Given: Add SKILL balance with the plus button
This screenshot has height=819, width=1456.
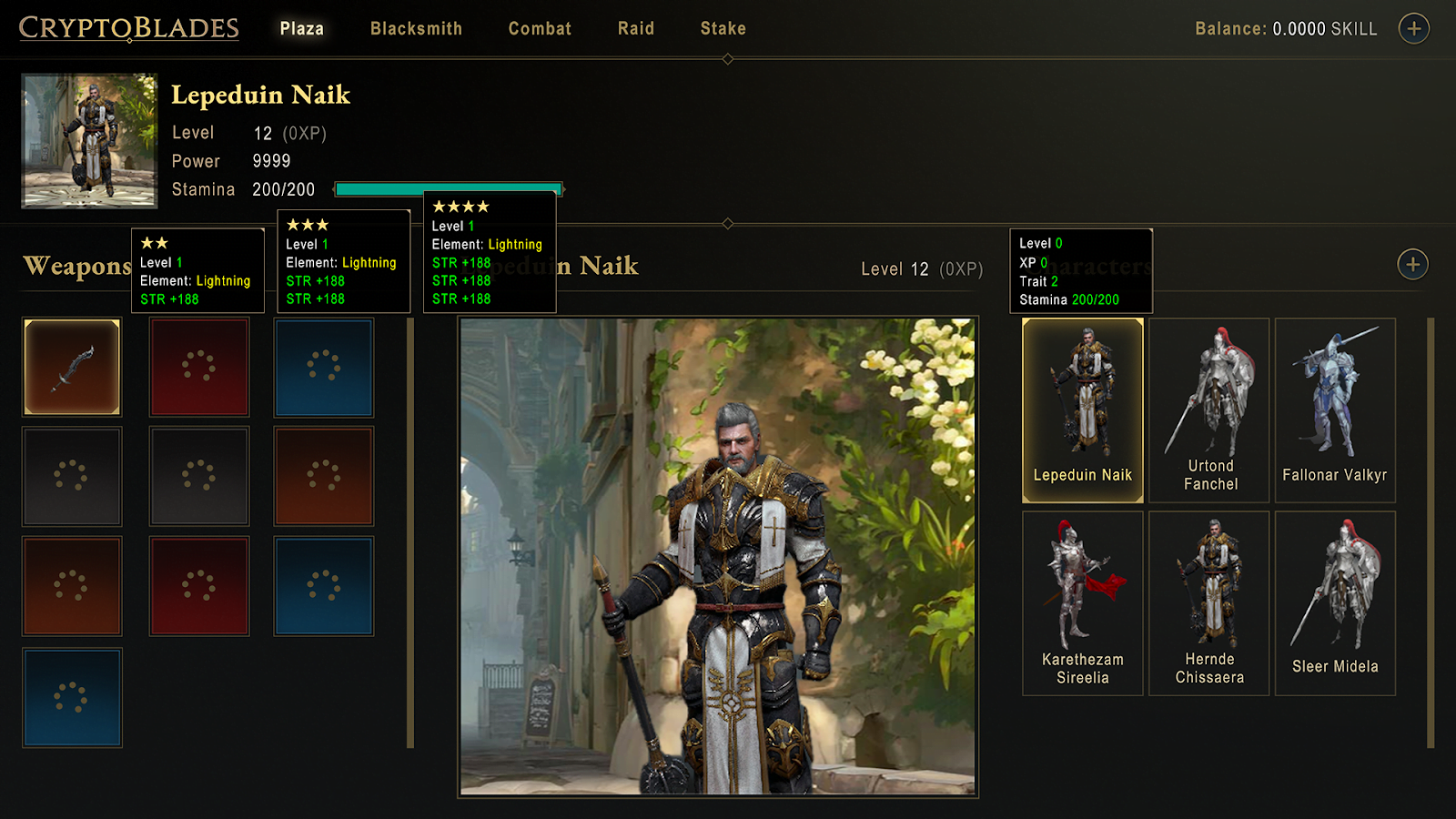Looking at the screenshot, I should pyautogui.click(x=1413, y=28).
